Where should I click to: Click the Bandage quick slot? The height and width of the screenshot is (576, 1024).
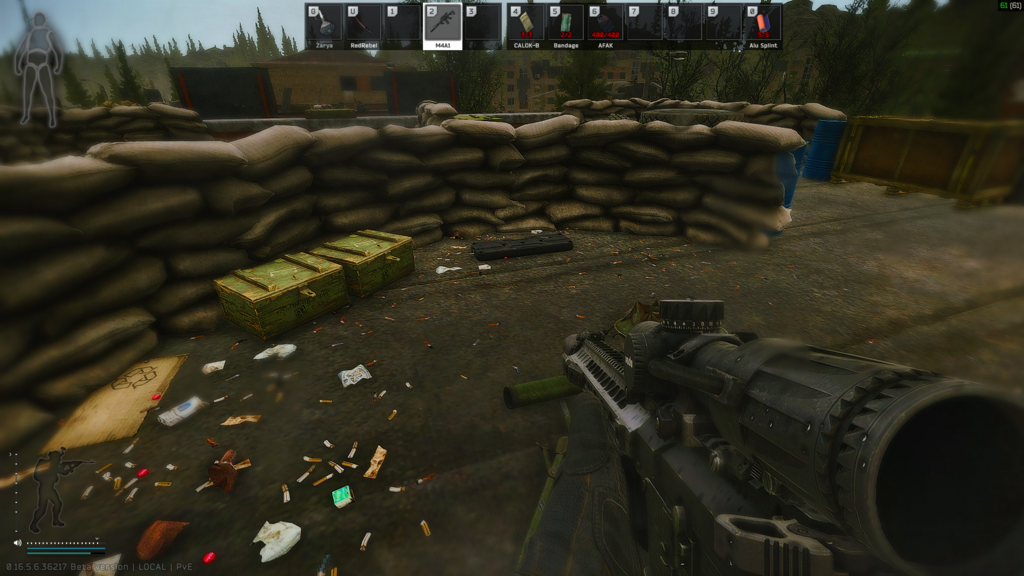pos(565,25)
